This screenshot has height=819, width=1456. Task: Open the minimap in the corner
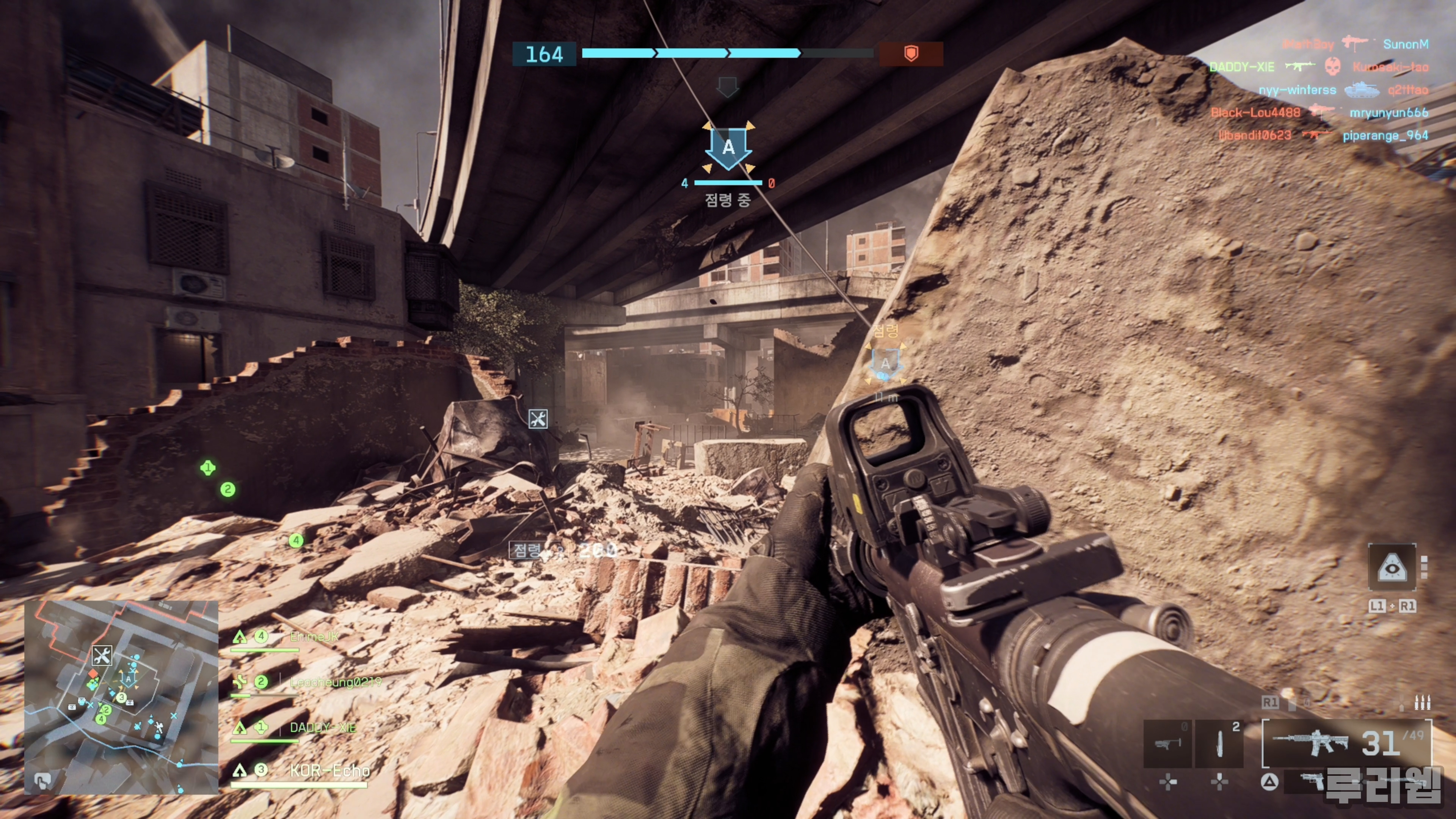coord(121,698)
